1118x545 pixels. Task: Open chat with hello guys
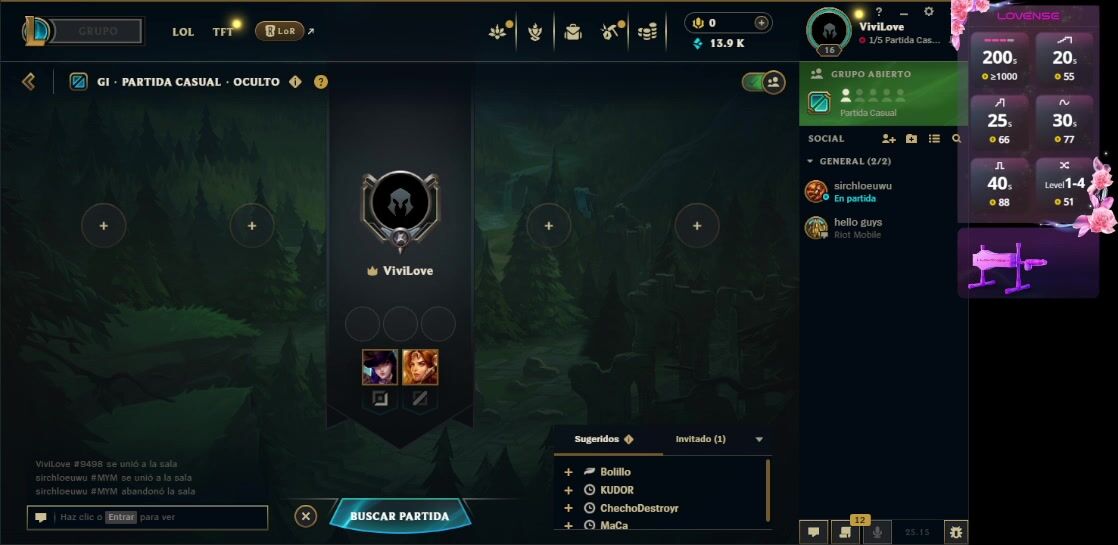pos(857,227)
